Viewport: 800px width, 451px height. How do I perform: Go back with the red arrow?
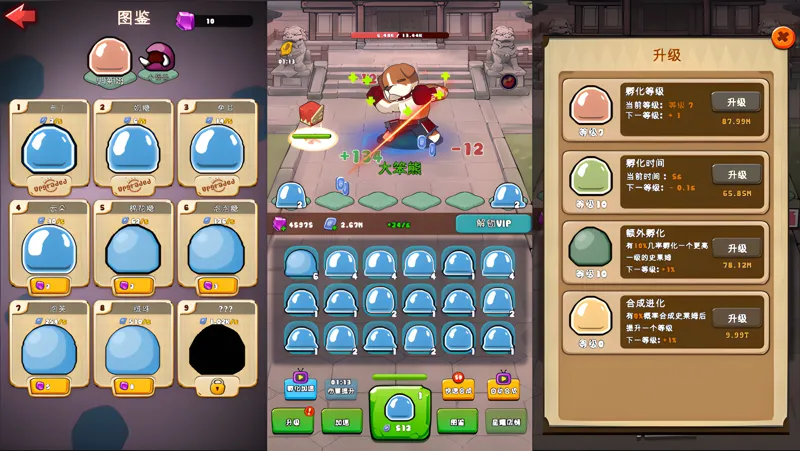tap(21, 17)
